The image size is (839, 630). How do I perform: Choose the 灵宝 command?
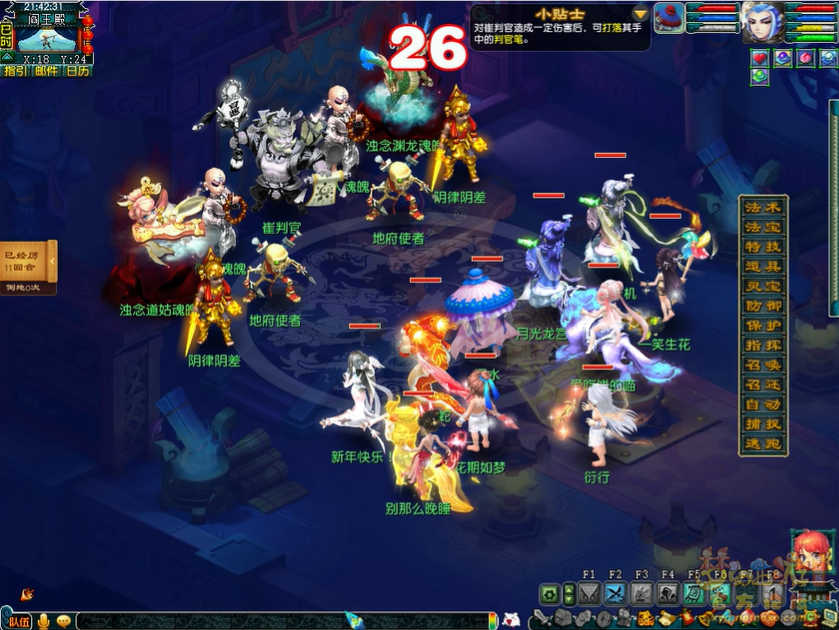(764, 286)
